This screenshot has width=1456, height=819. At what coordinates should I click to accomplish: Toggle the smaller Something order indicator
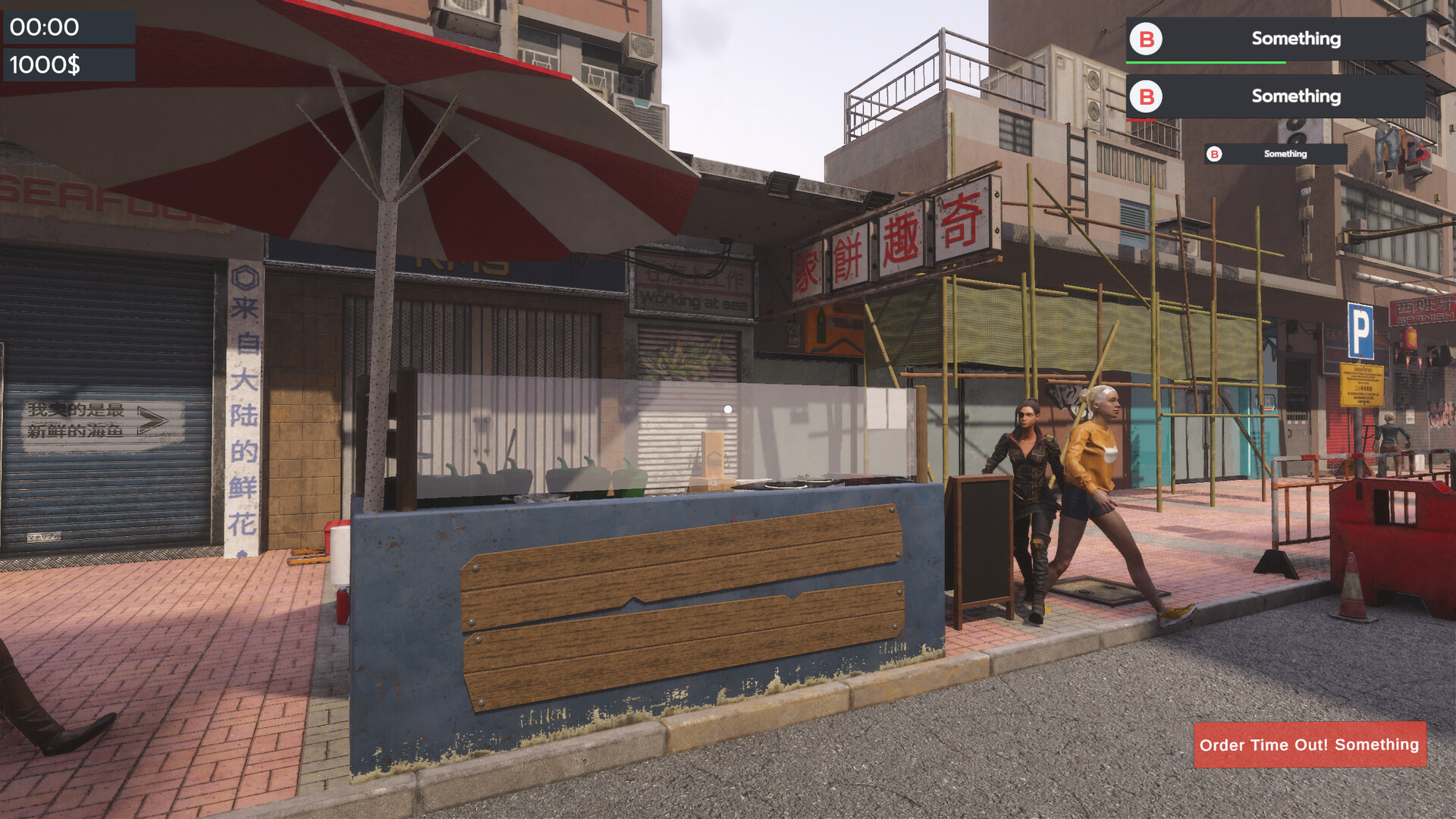point(1283,154)
